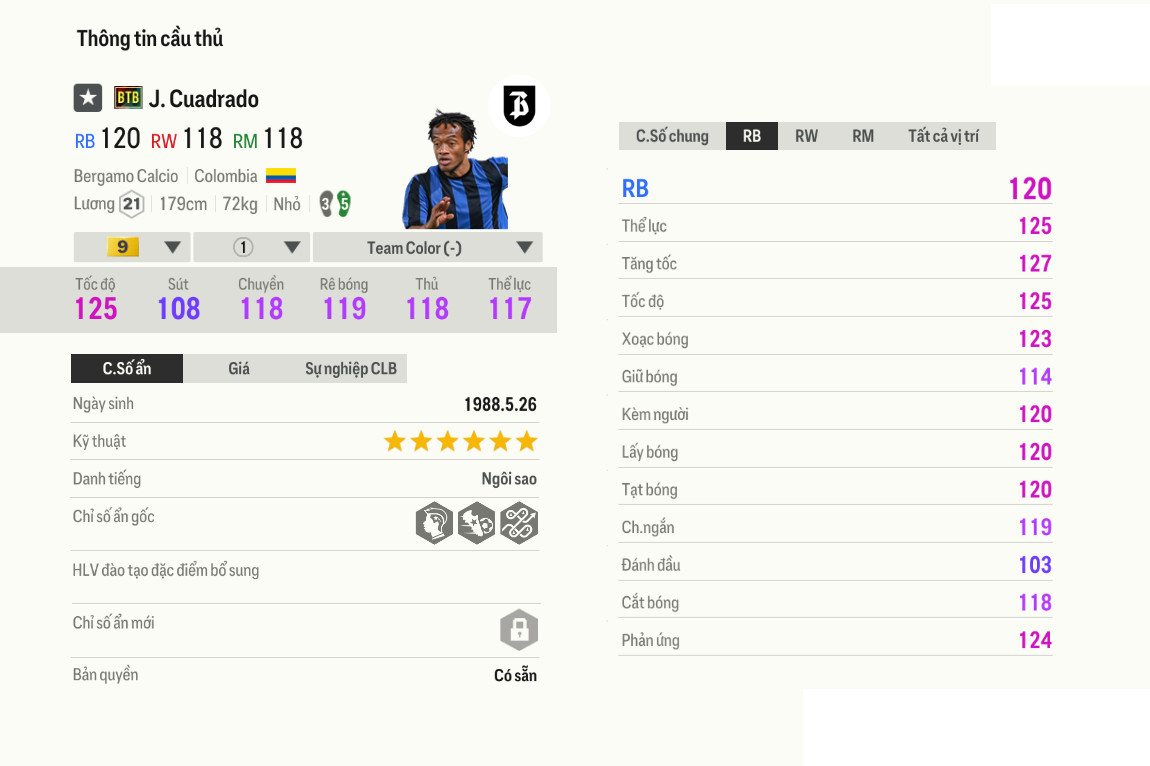The image size is (1150, 766).
Task: Open the RM position tab
Action: click(x=862, y=136)
